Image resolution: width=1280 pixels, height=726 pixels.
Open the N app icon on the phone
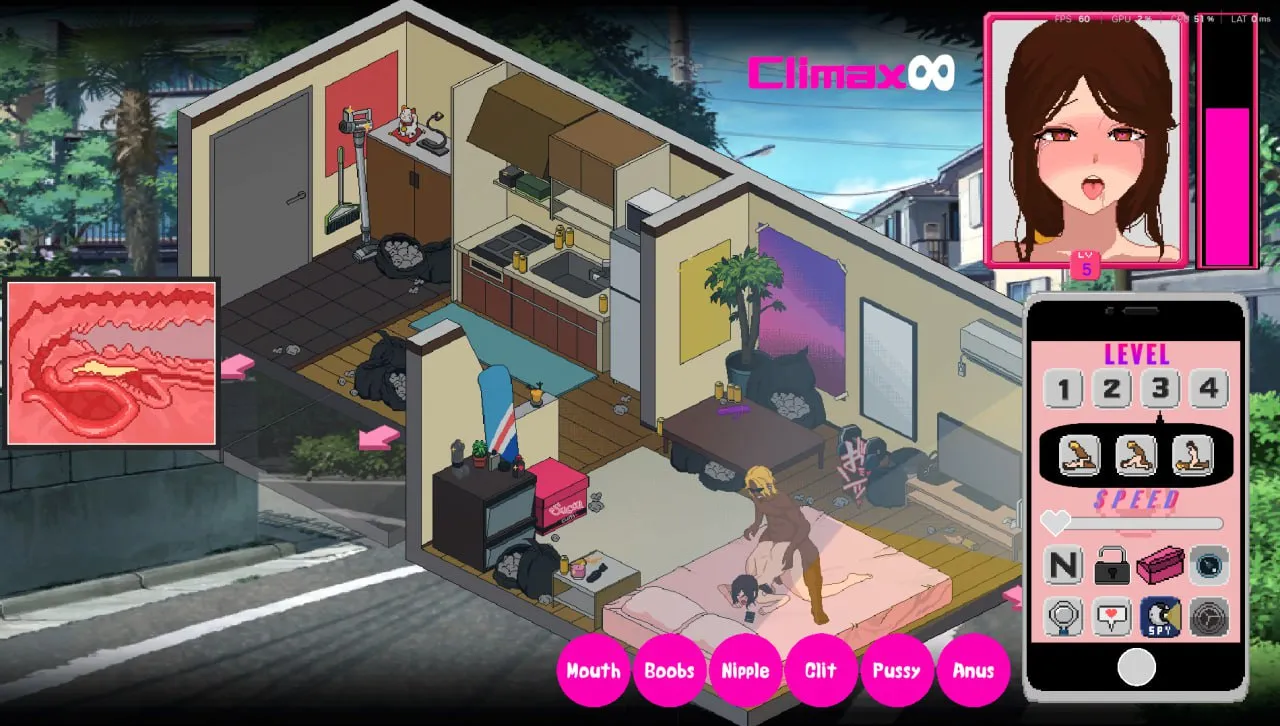(1061, 565)
